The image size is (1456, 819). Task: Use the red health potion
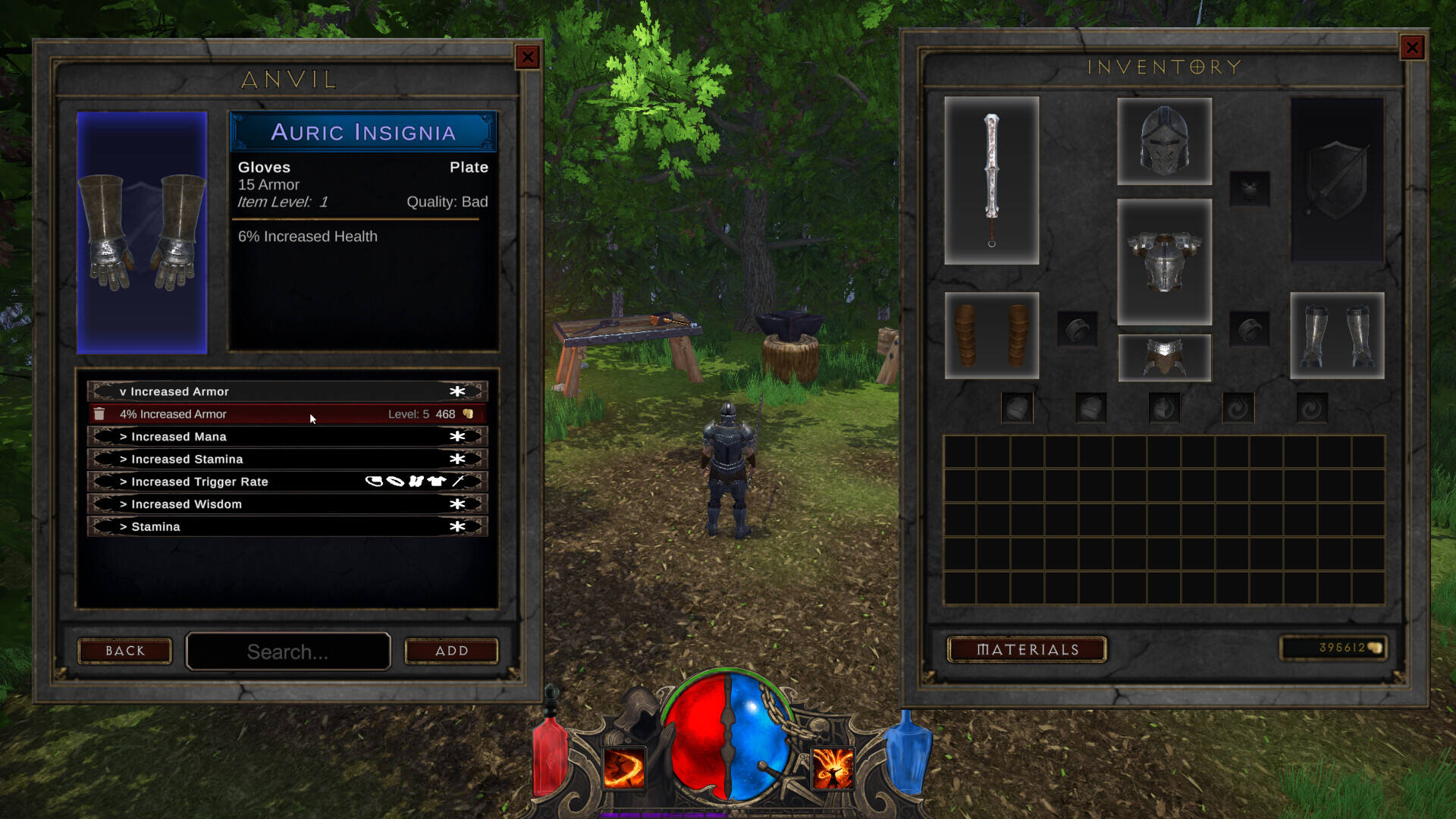(549, 755)
